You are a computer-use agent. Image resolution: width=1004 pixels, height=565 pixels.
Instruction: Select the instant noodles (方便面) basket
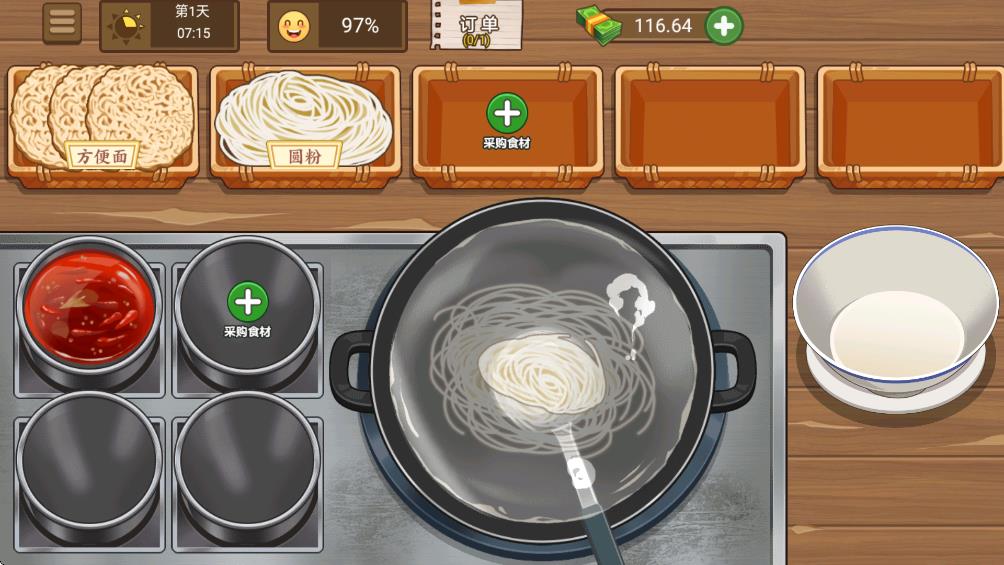point(102,120)
